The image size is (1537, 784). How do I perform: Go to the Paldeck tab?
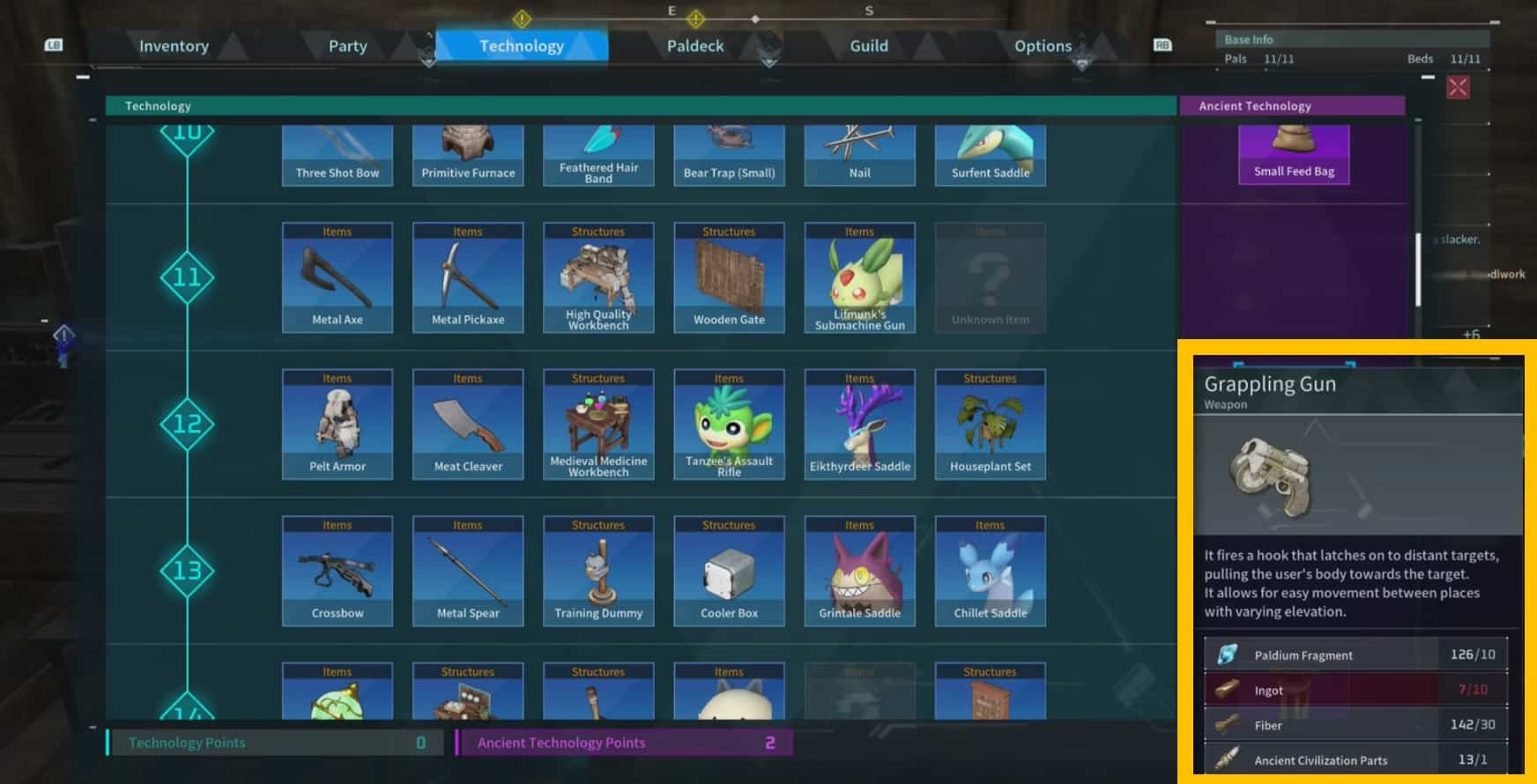[694, 46]
